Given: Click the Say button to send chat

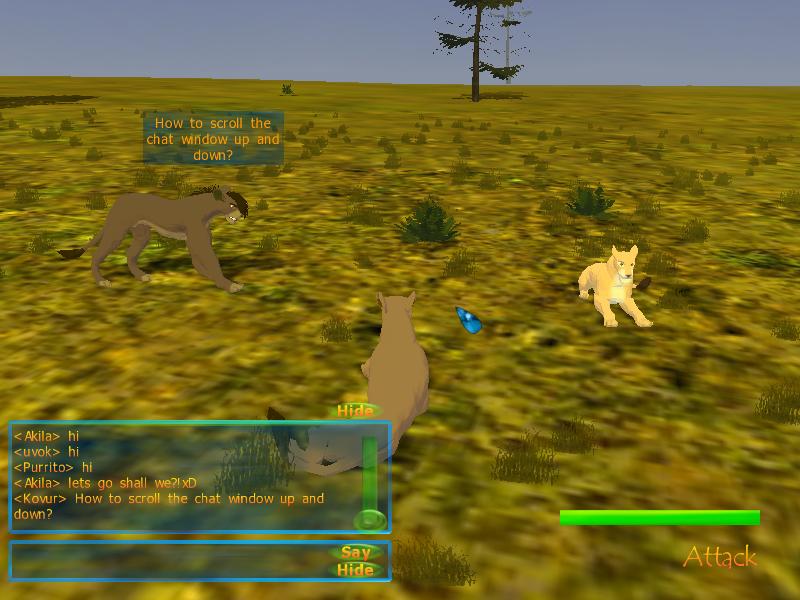Looking at the screenshot, I should coord(356,552).
